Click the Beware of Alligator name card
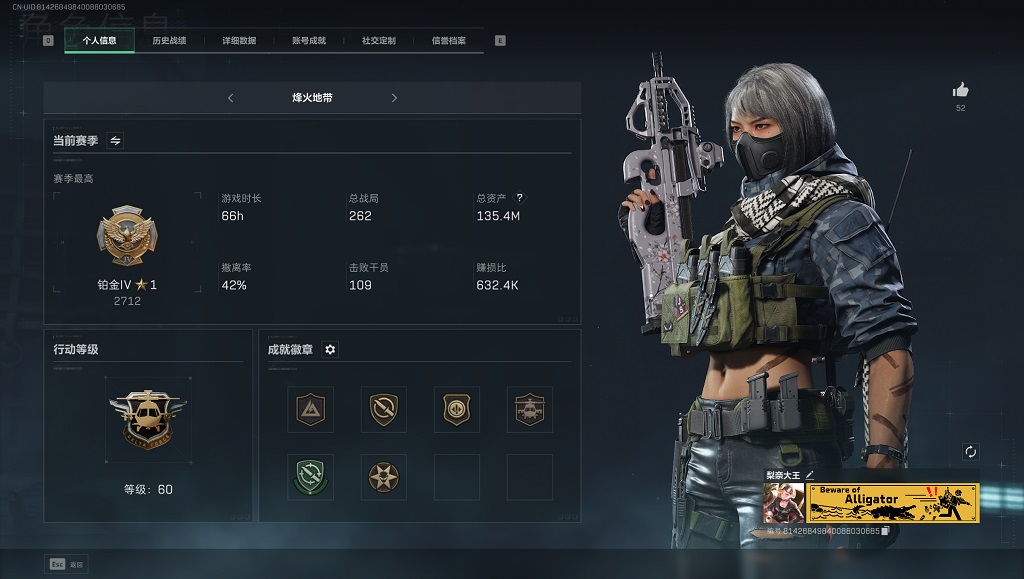The image size is (1024, 579). point(893,503)
